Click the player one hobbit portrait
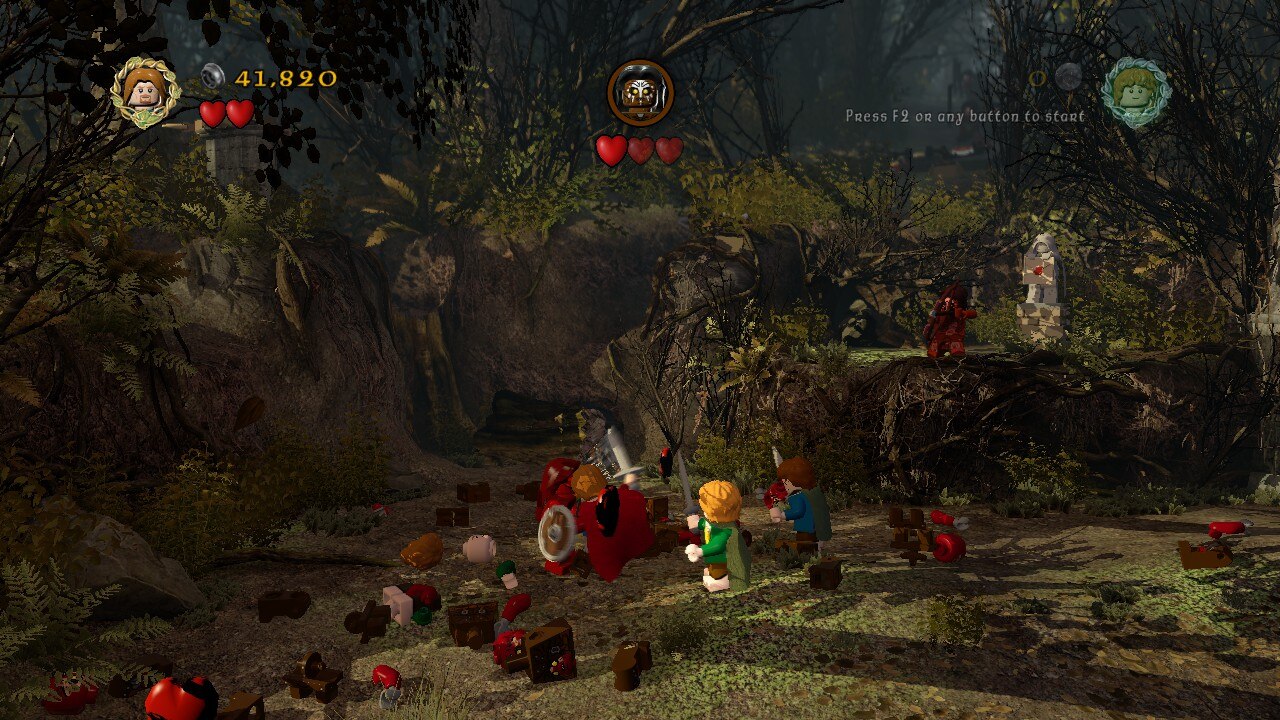 click(x=145, y=93)
